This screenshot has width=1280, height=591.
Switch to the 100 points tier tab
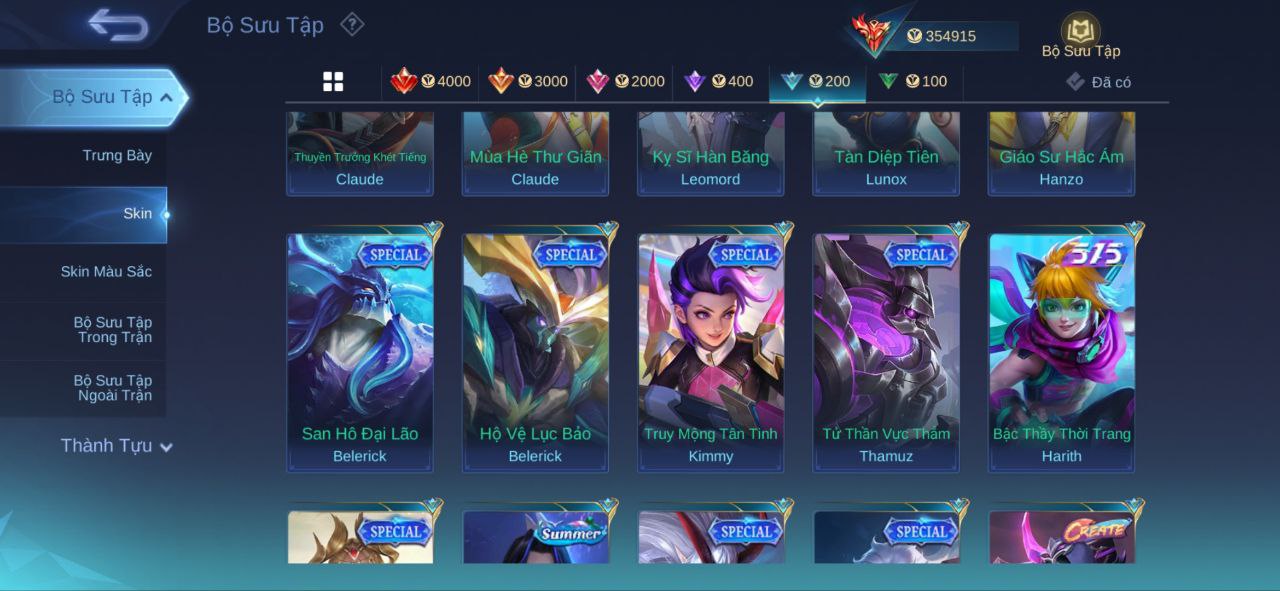pos(913,82)
